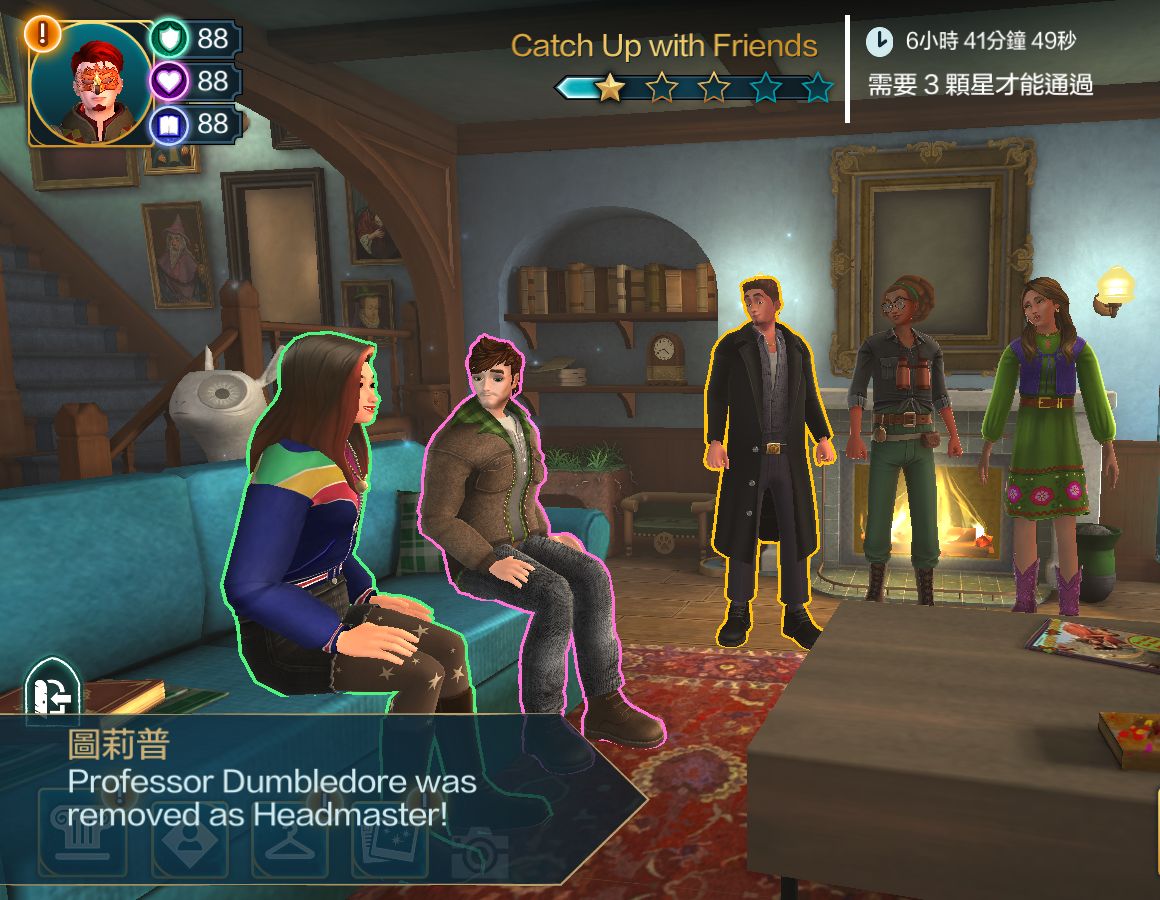This screenshot has height=900, width=1160.
Task: Tap the green shield Courage attribute
Action: tap(170, 39)
